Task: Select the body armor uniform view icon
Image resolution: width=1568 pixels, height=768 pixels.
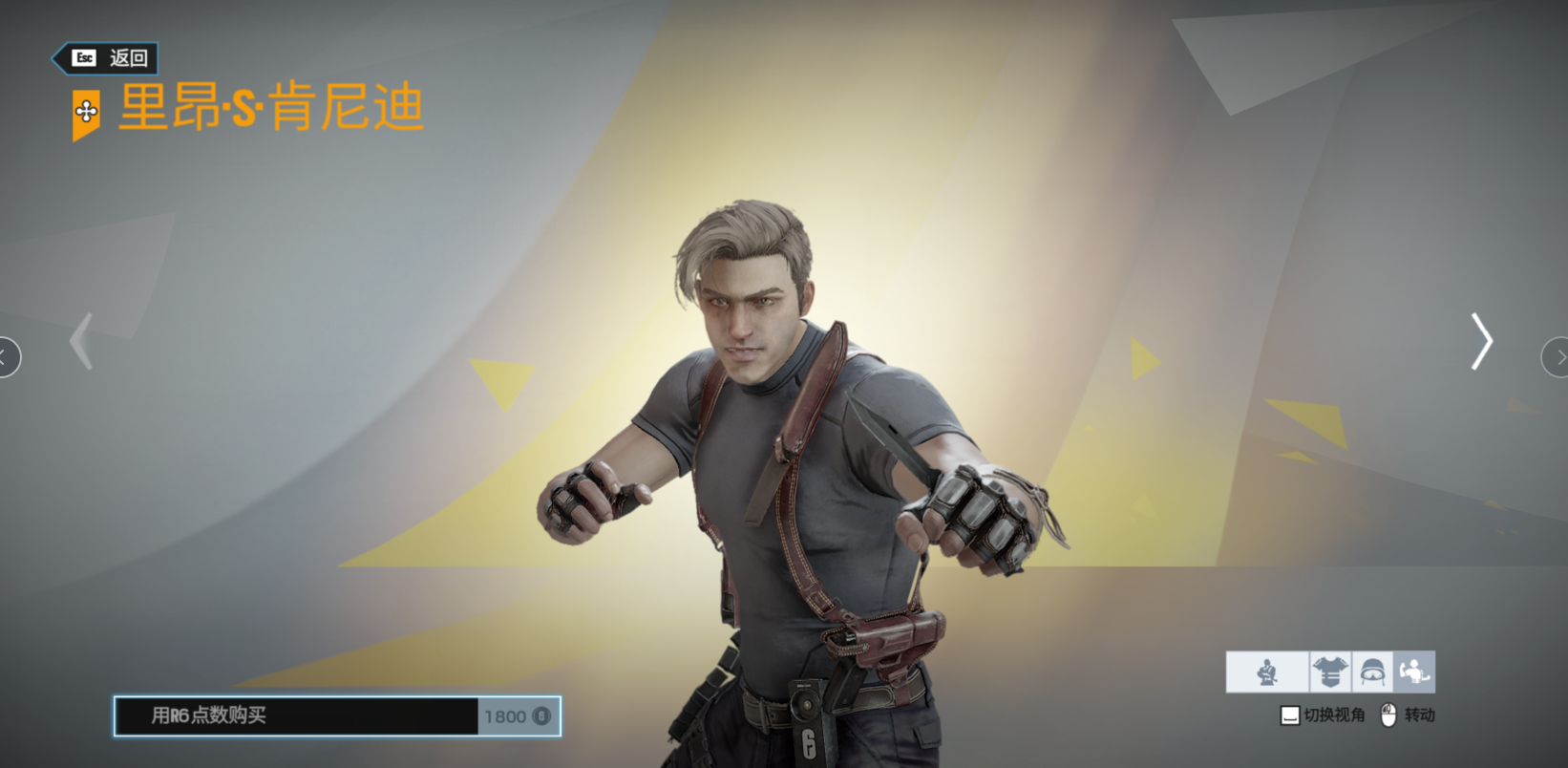Action: [1330, 672]
